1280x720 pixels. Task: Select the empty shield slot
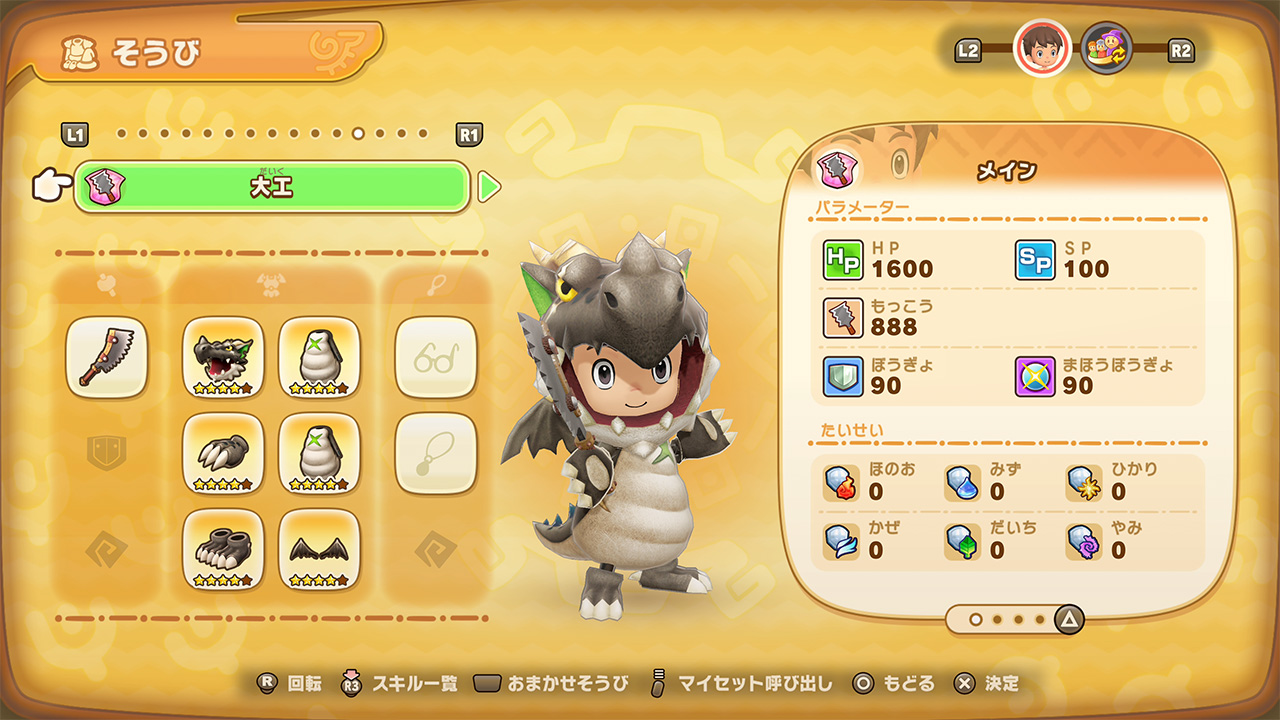pyautogui.click(x=106, y=453)
